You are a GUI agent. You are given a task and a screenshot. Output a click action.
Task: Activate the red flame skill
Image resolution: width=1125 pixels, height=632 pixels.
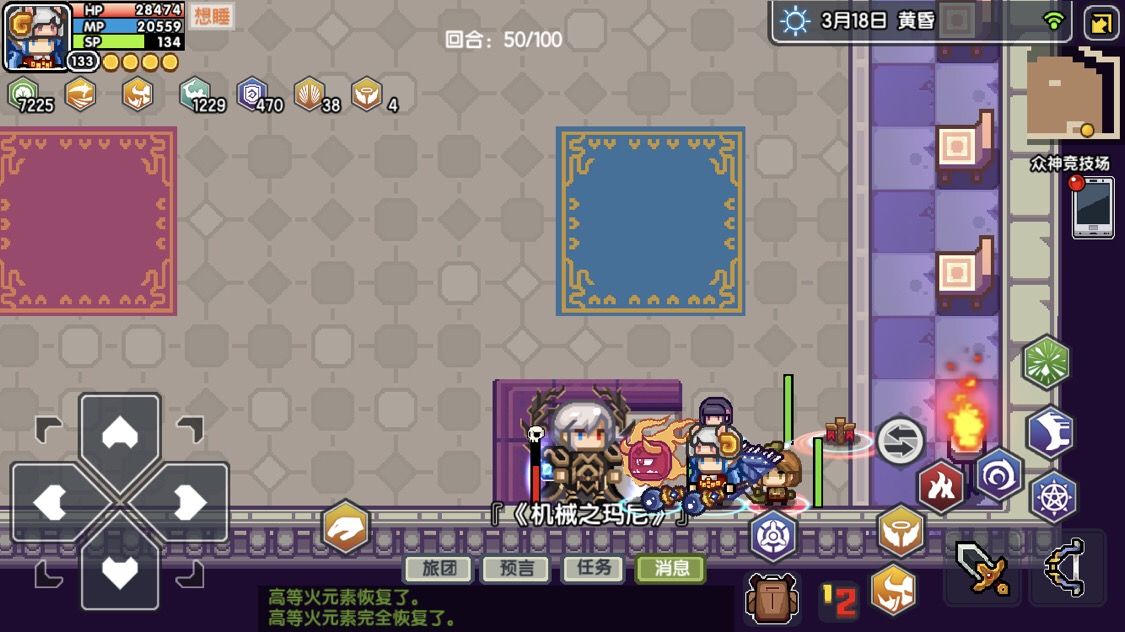pos(940,487)
